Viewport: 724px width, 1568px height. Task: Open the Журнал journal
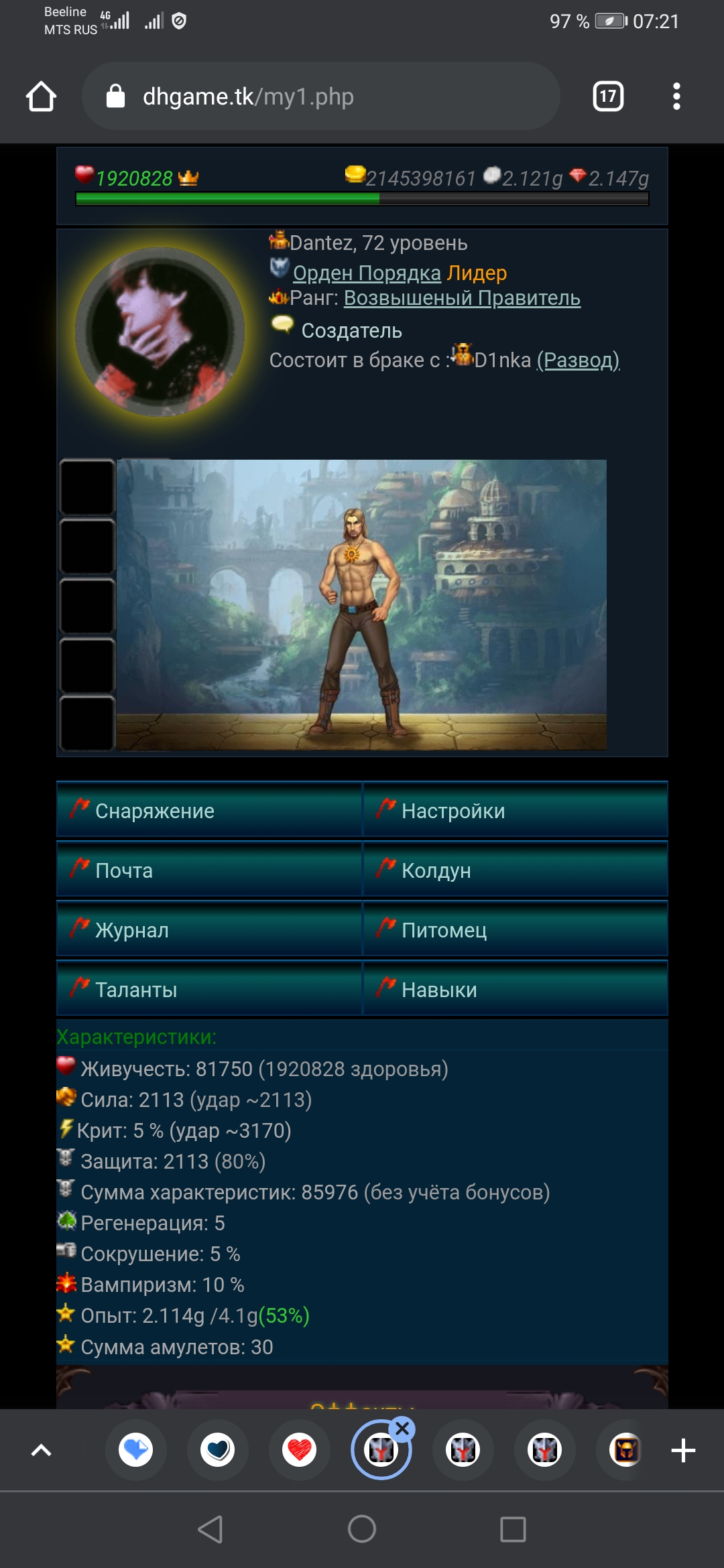pos(209,929)
